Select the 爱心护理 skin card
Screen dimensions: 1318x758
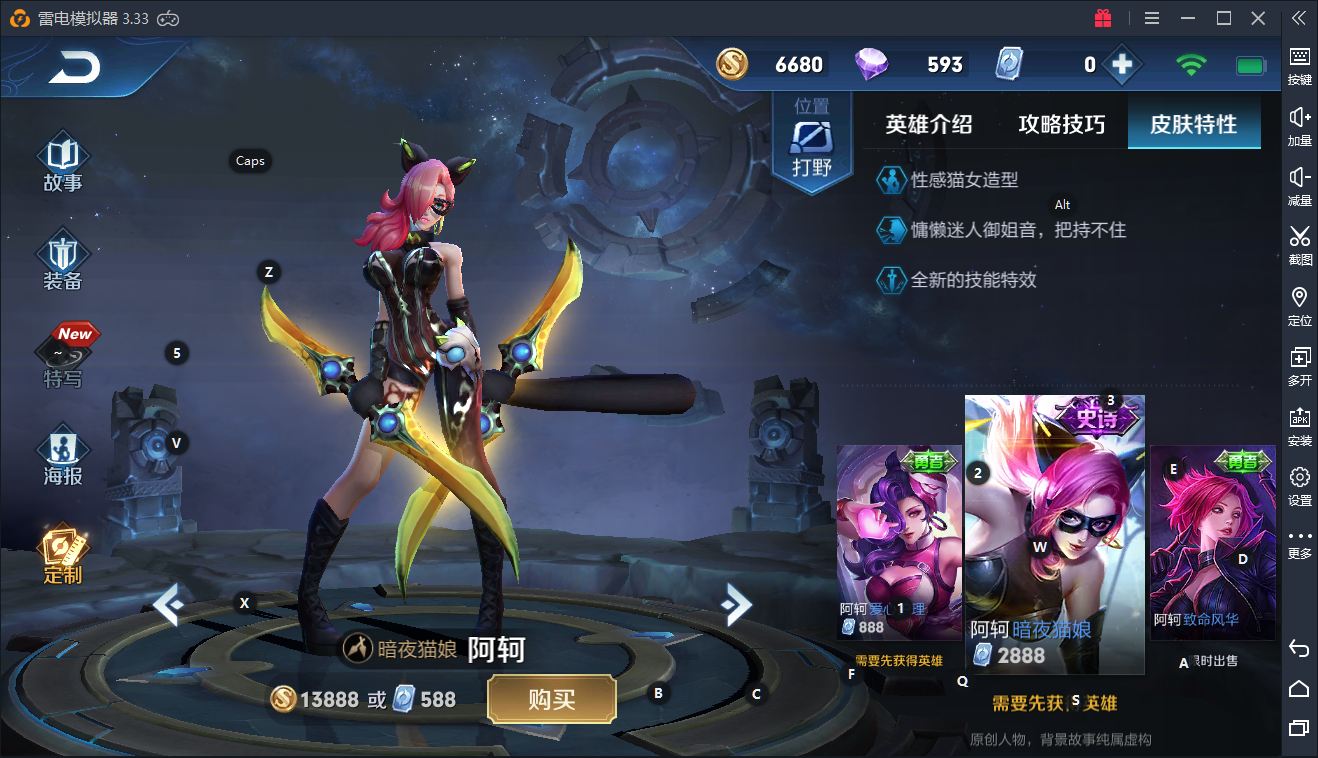pyautogui.click(x=899, y=540)
